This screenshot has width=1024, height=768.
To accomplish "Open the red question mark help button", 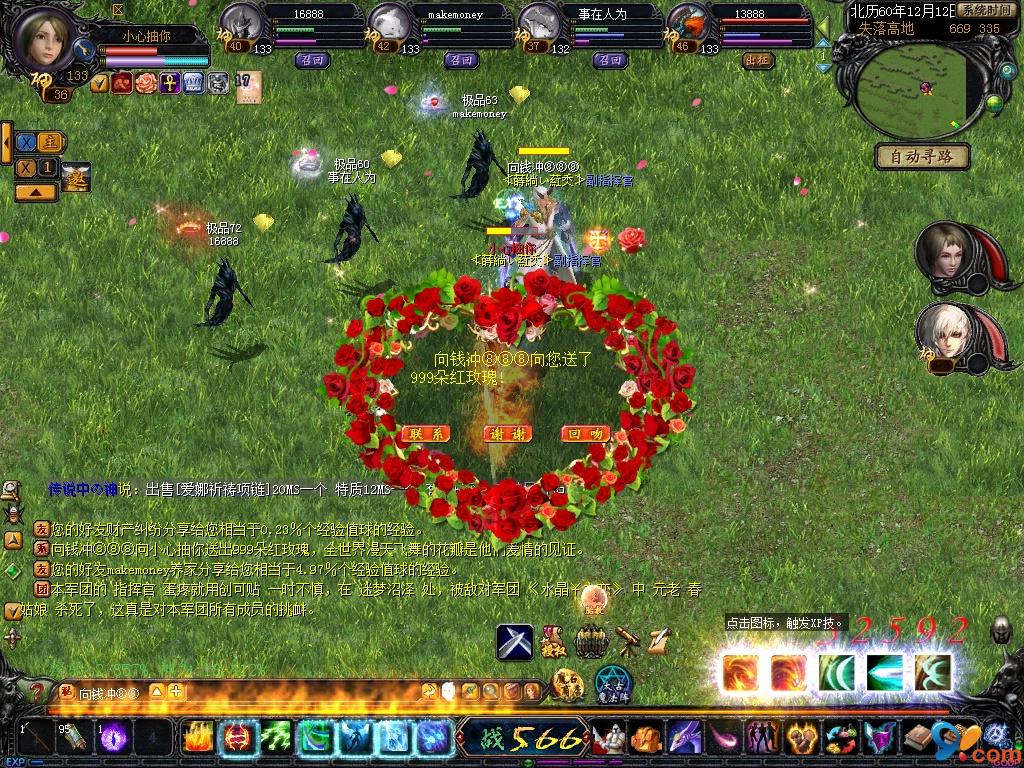I will point(37,690).
